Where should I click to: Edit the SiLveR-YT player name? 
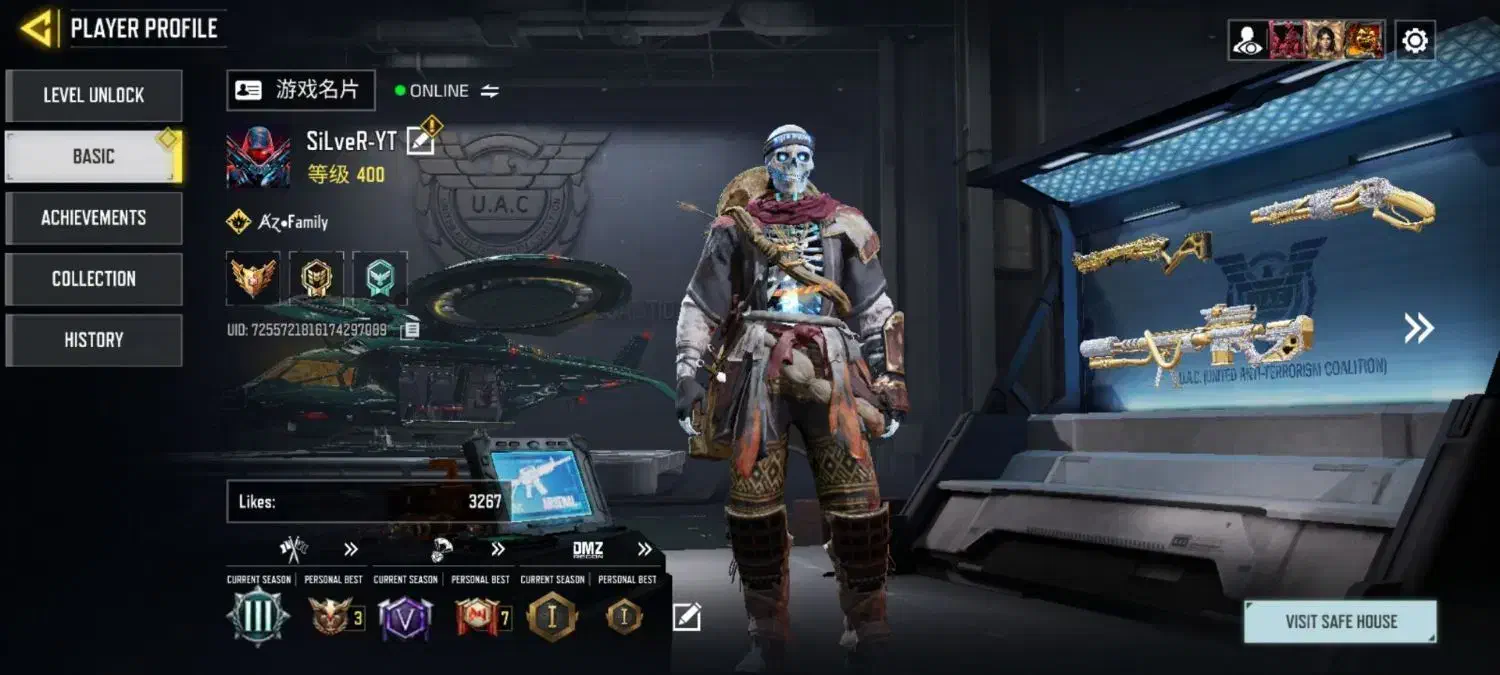point(421,142)
